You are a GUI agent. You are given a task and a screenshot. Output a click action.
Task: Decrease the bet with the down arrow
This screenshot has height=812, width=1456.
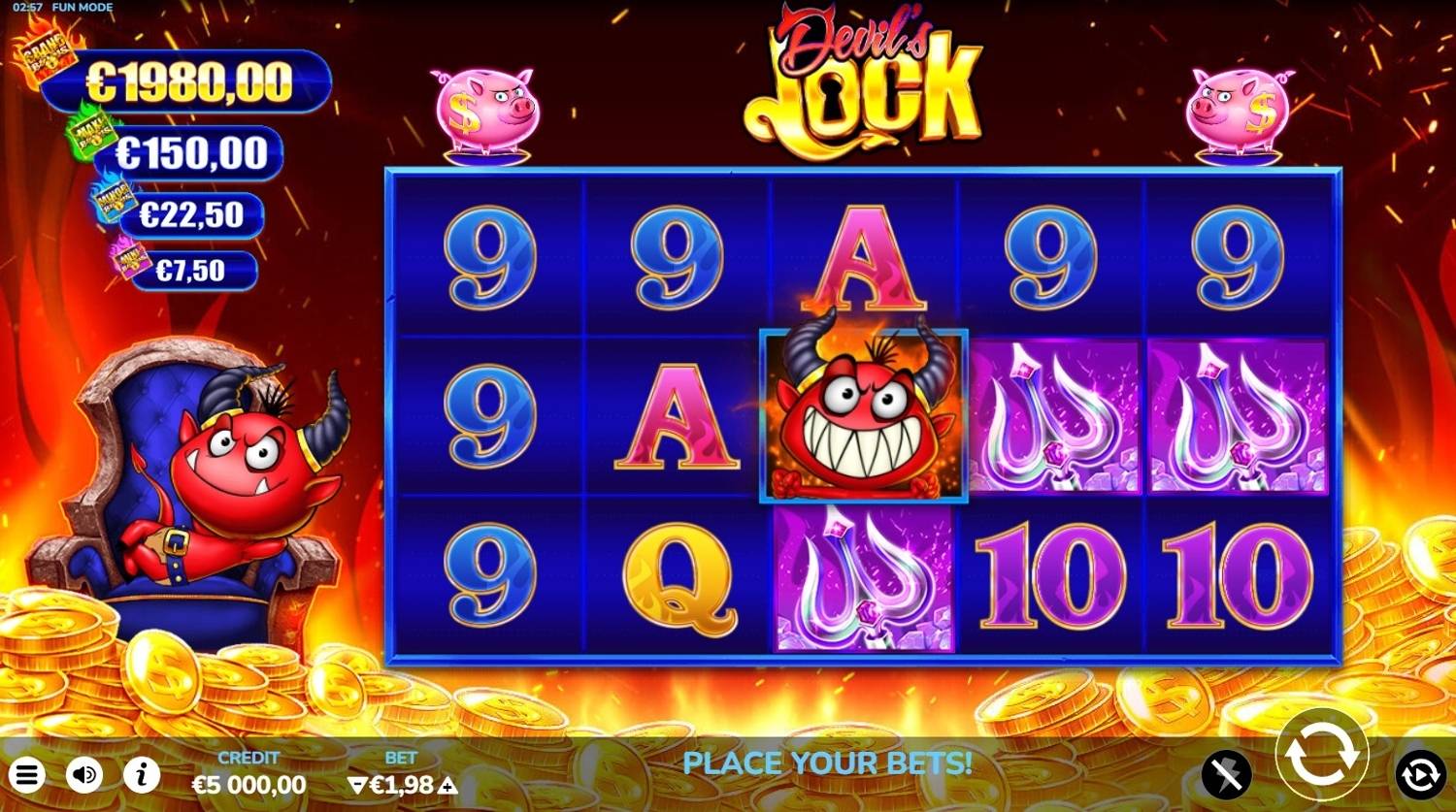355,785
